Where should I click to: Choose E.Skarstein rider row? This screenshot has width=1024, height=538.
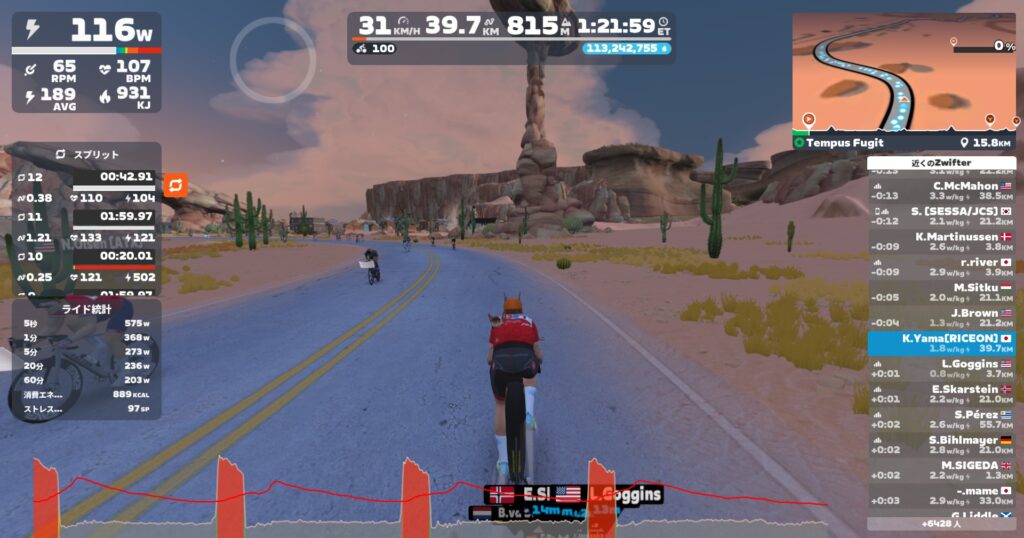point(941,394)
